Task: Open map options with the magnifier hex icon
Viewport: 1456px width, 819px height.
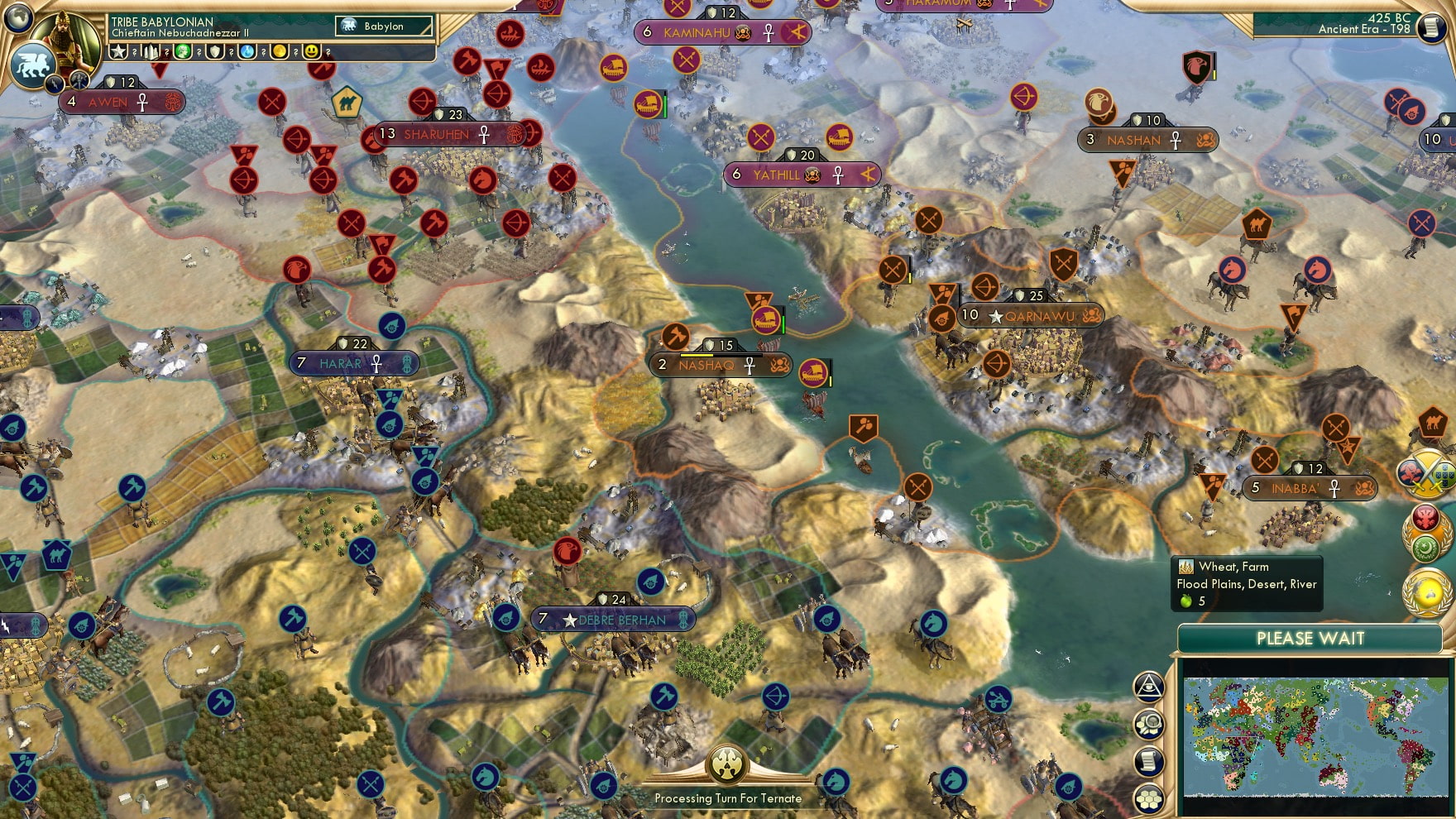Action: pos(1148,723)
